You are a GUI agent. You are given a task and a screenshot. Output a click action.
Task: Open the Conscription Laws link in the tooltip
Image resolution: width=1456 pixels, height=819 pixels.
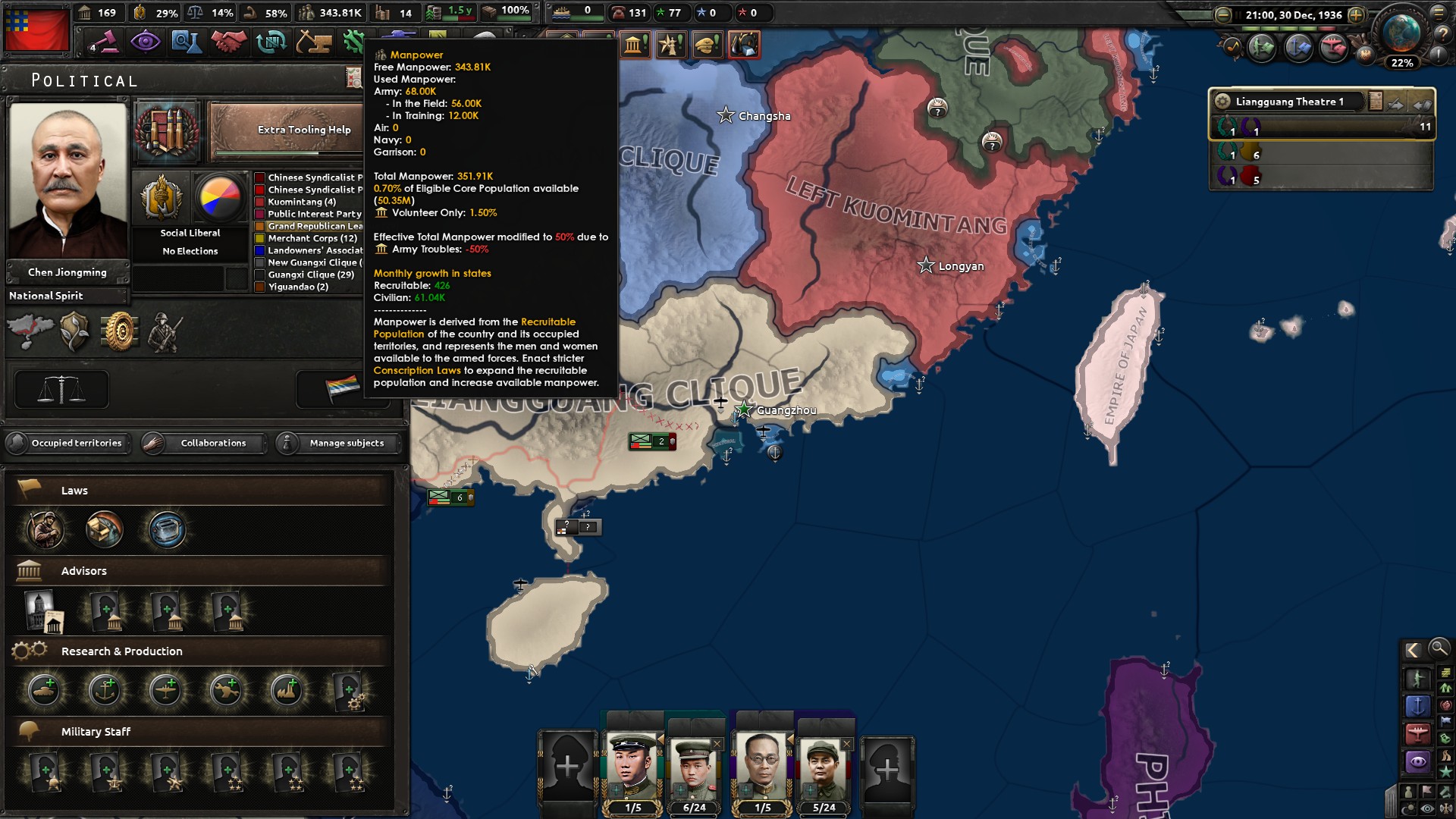(416, 370)
